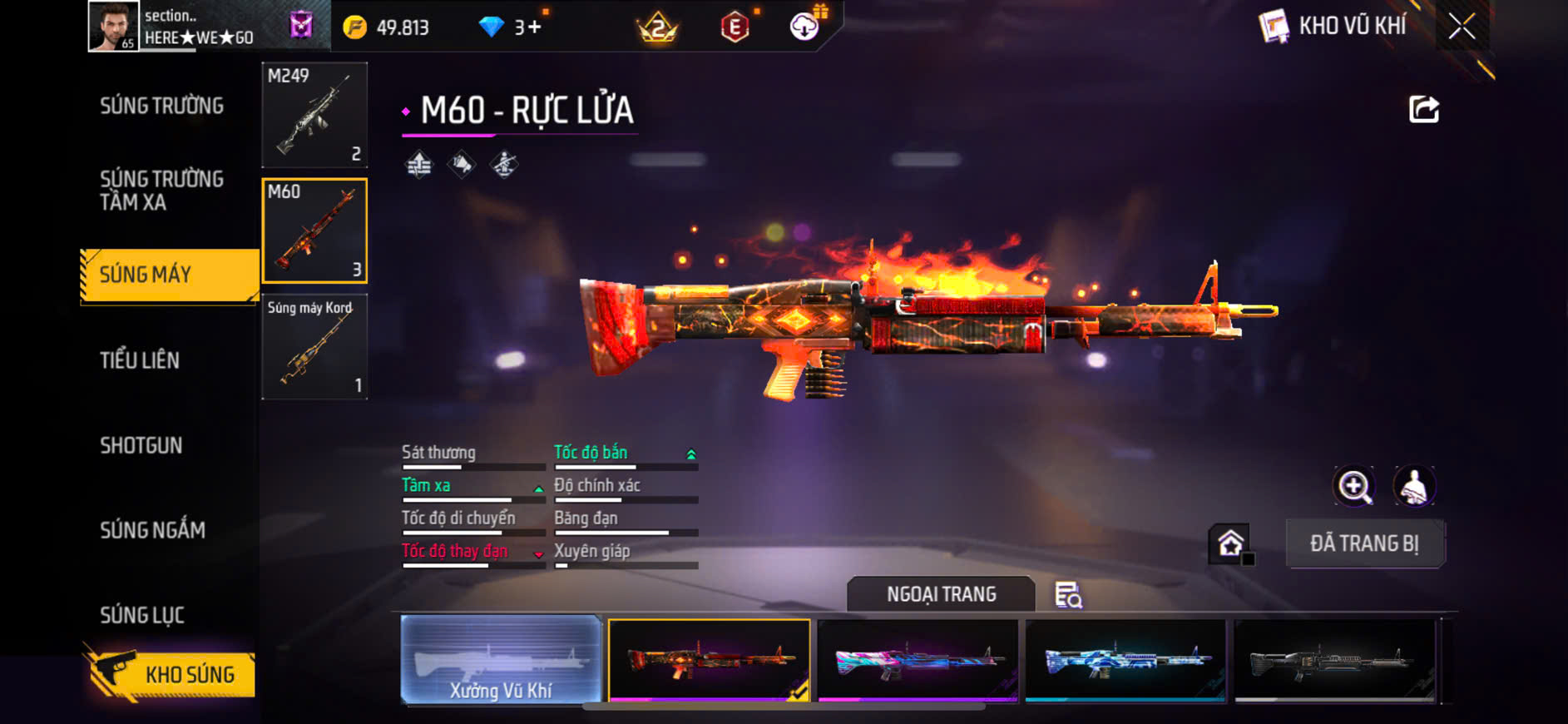This screenshot has width=1568, height=724.
Task: Close the weapon armory screen
Action: (x=1462, y=27)
